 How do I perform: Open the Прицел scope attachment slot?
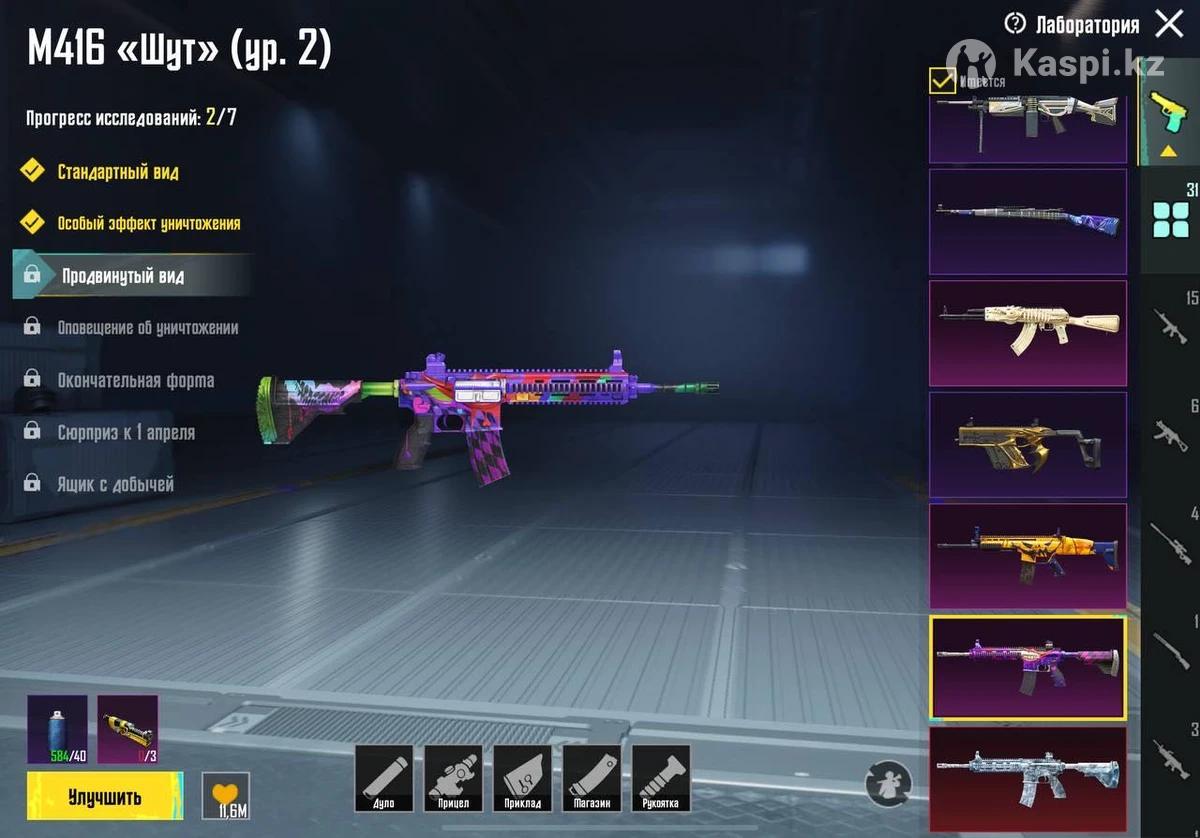point(453,778)
